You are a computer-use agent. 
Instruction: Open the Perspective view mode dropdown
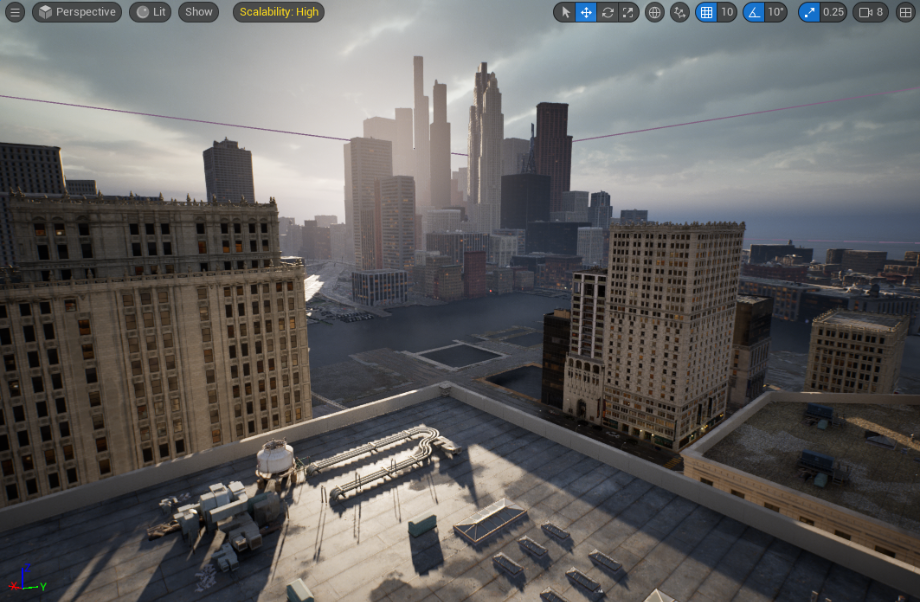[x=77, y=12]
